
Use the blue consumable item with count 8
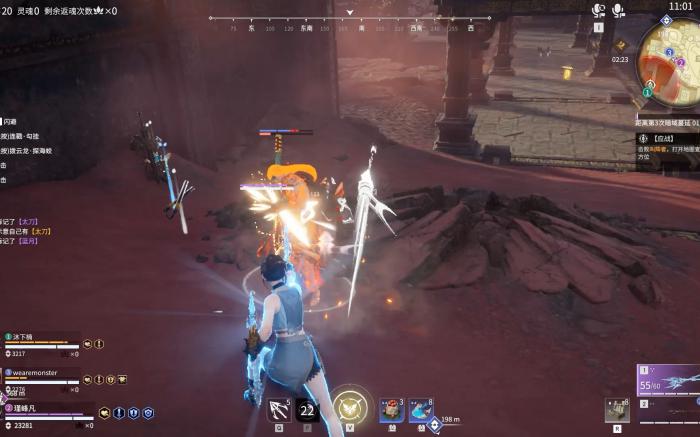[x=421, y=409]
